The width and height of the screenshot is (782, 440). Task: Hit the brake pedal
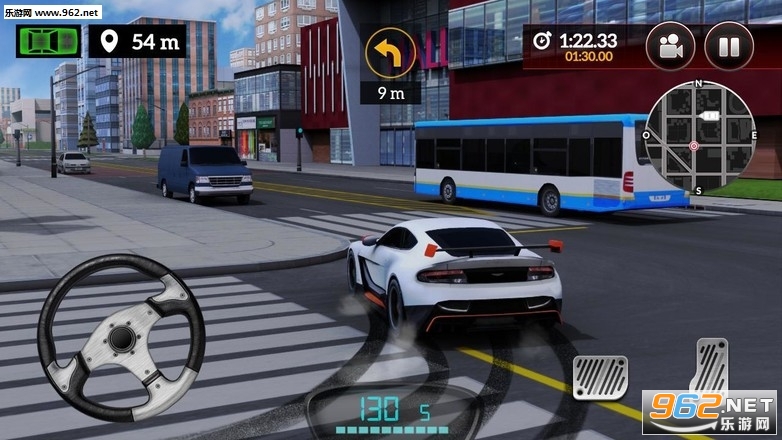pos(600,378)
